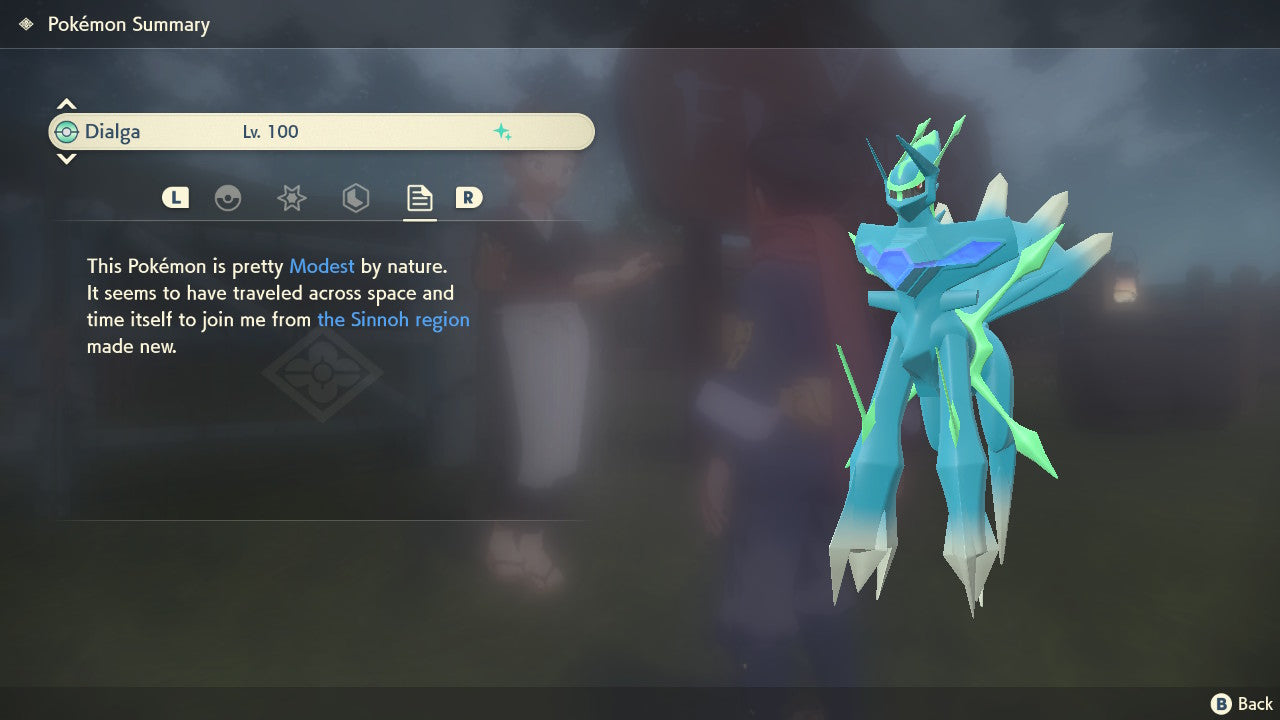This screenshot has width=1280, height=720.
Task: Toggle to the previous Pokémon with the up arrow
Action: tap(66, 102)
